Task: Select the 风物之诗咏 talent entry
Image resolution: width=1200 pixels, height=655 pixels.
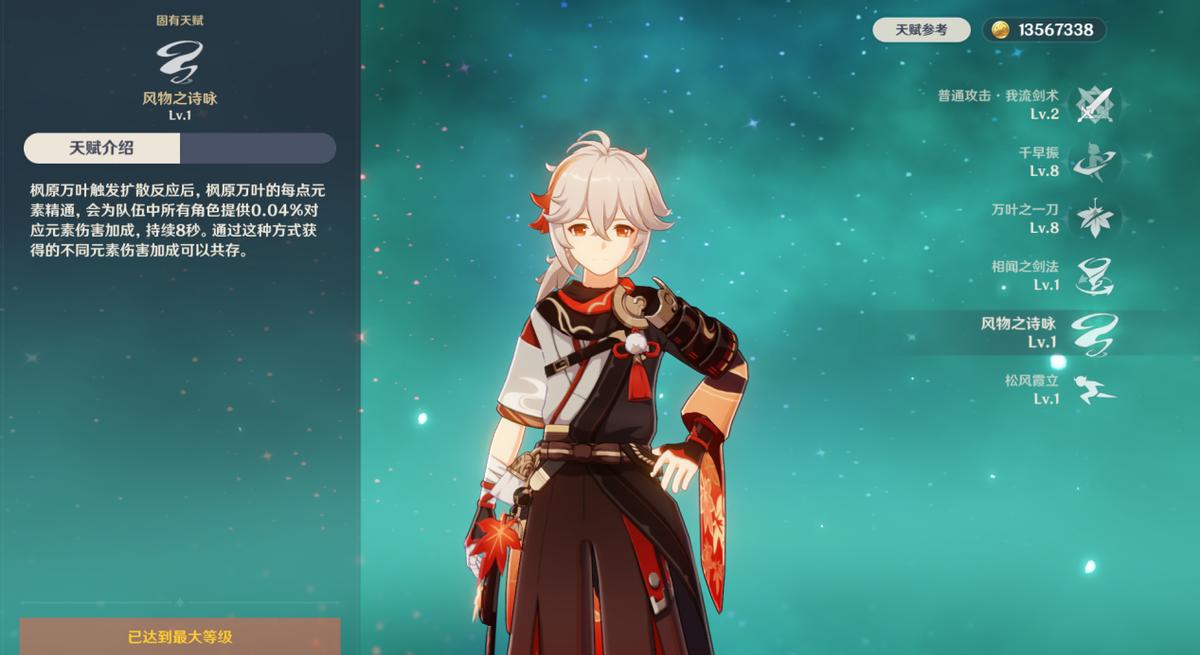Action: [1094, 333]
